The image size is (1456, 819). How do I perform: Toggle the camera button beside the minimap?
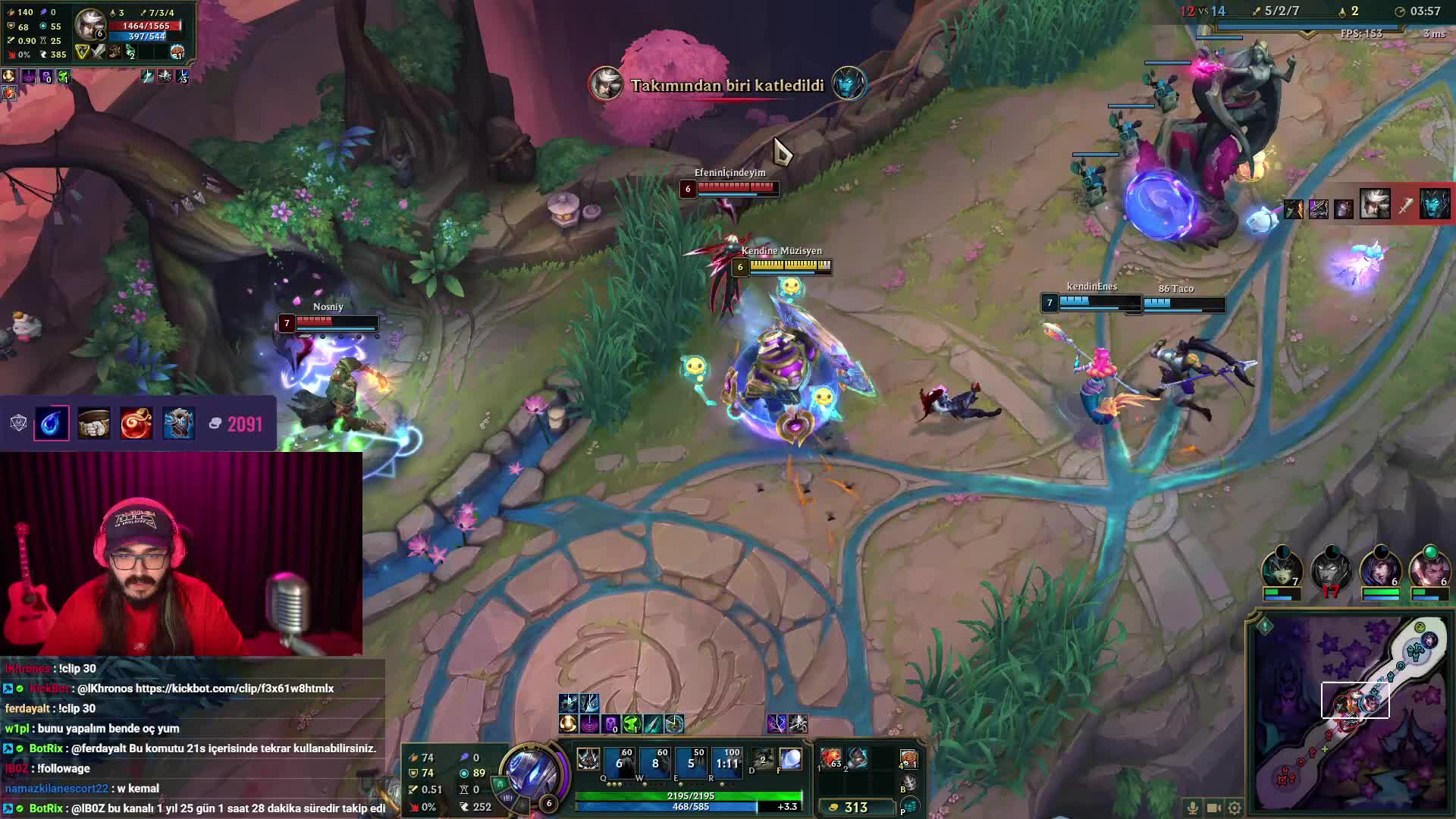point(1213,808)
